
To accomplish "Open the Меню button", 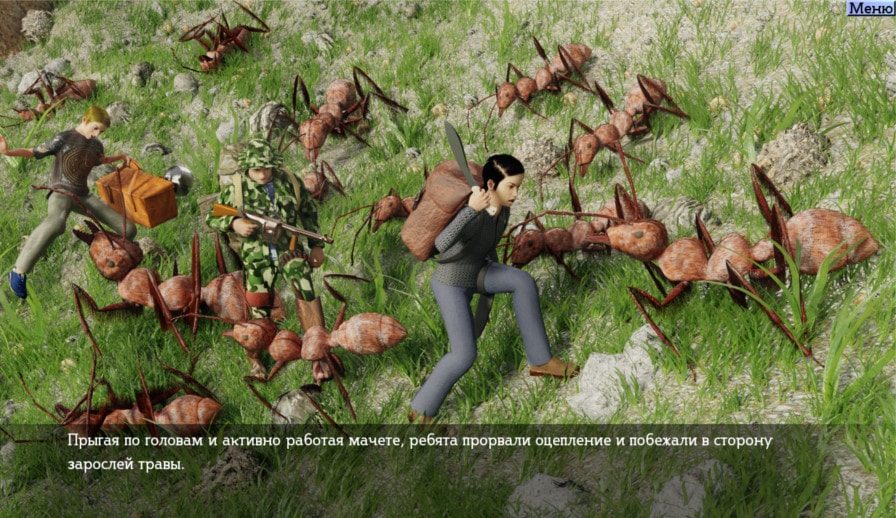I will click(x=869, y=9).
